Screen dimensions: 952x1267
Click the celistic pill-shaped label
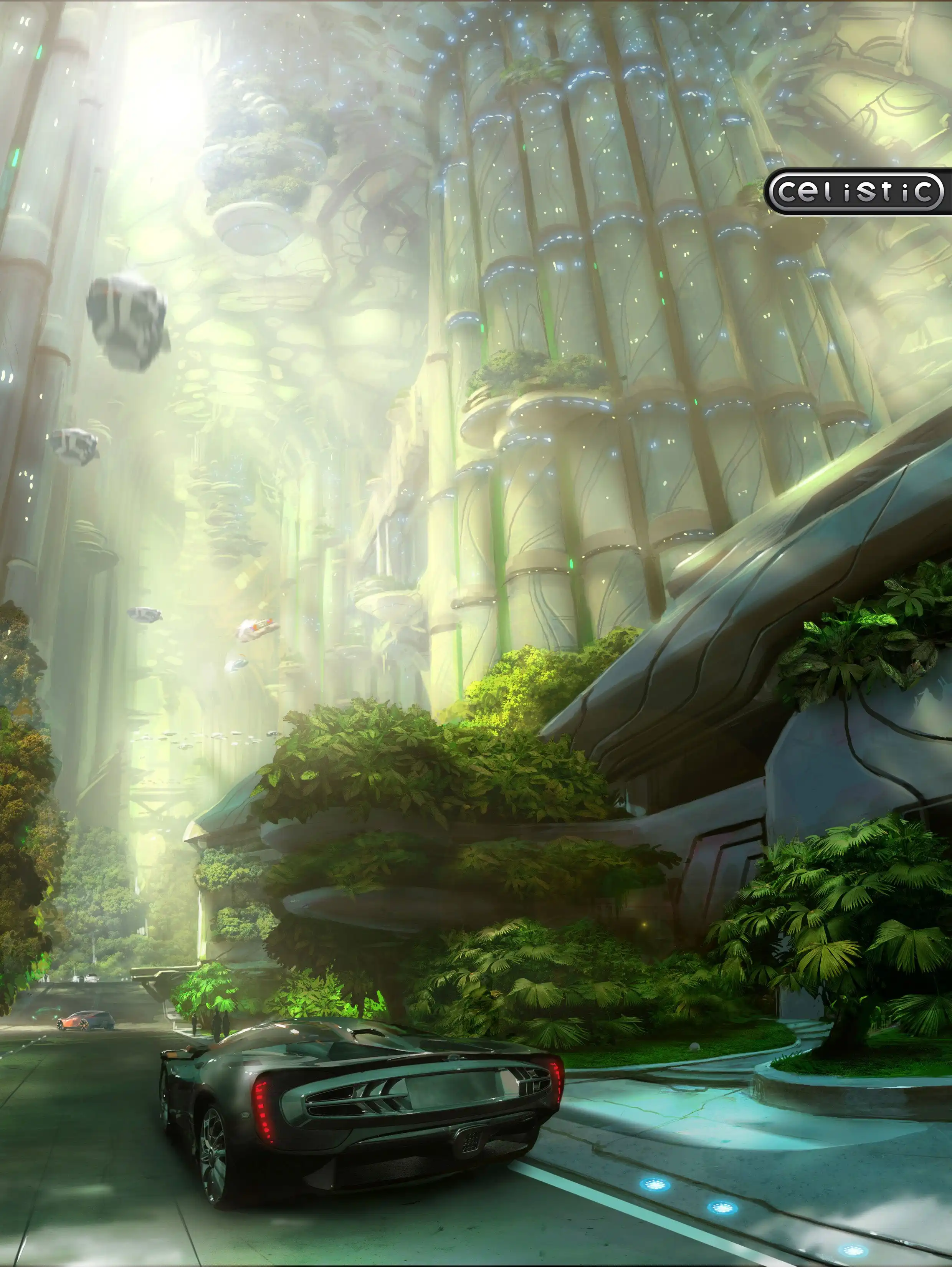856,192
